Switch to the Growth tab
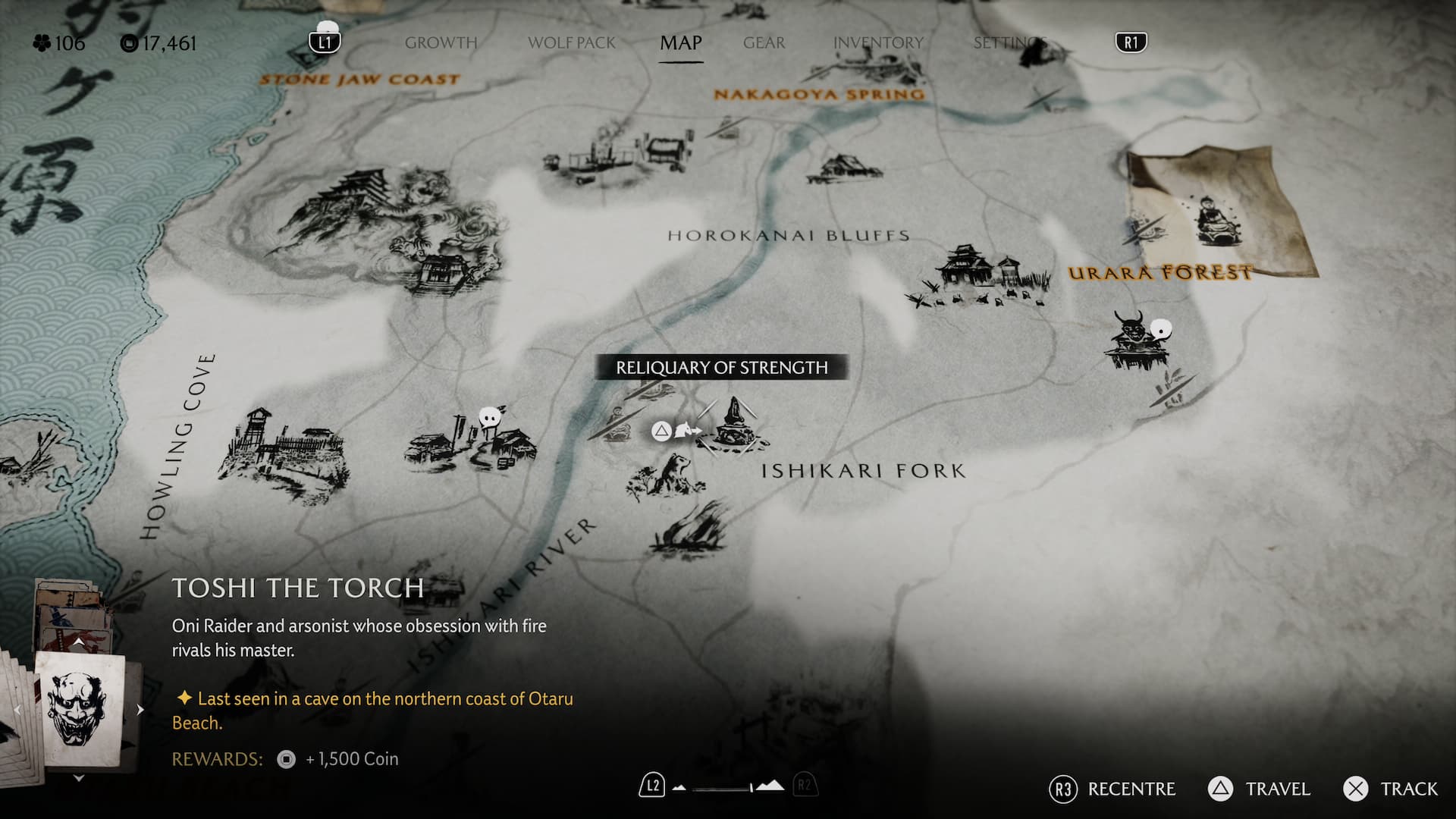This screenshot has height=819, width=1456. point(441,43)
